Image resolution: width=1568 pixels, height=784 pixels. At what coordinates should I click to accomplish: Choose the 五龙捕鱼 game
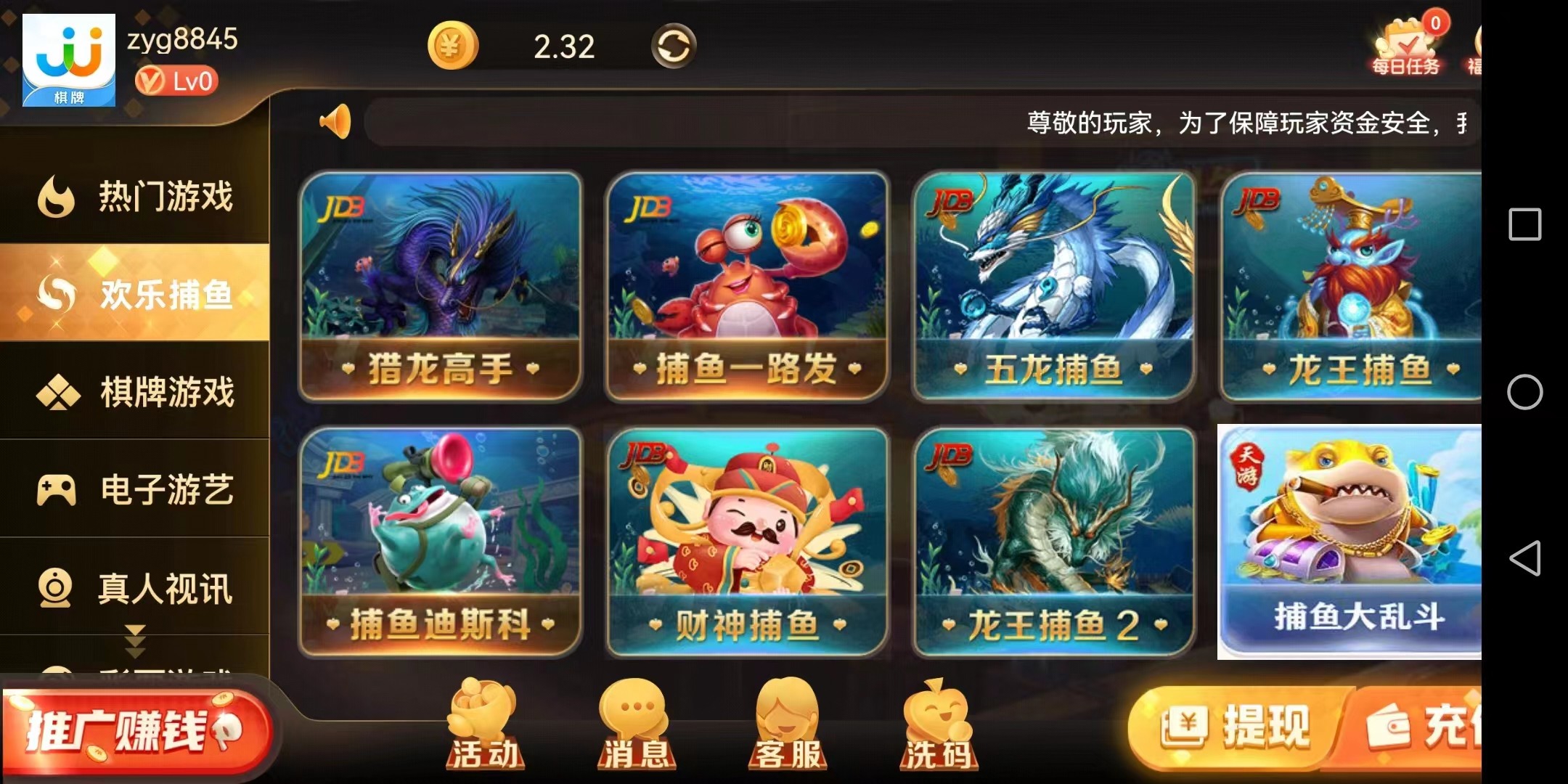(x=1054, y=286)
